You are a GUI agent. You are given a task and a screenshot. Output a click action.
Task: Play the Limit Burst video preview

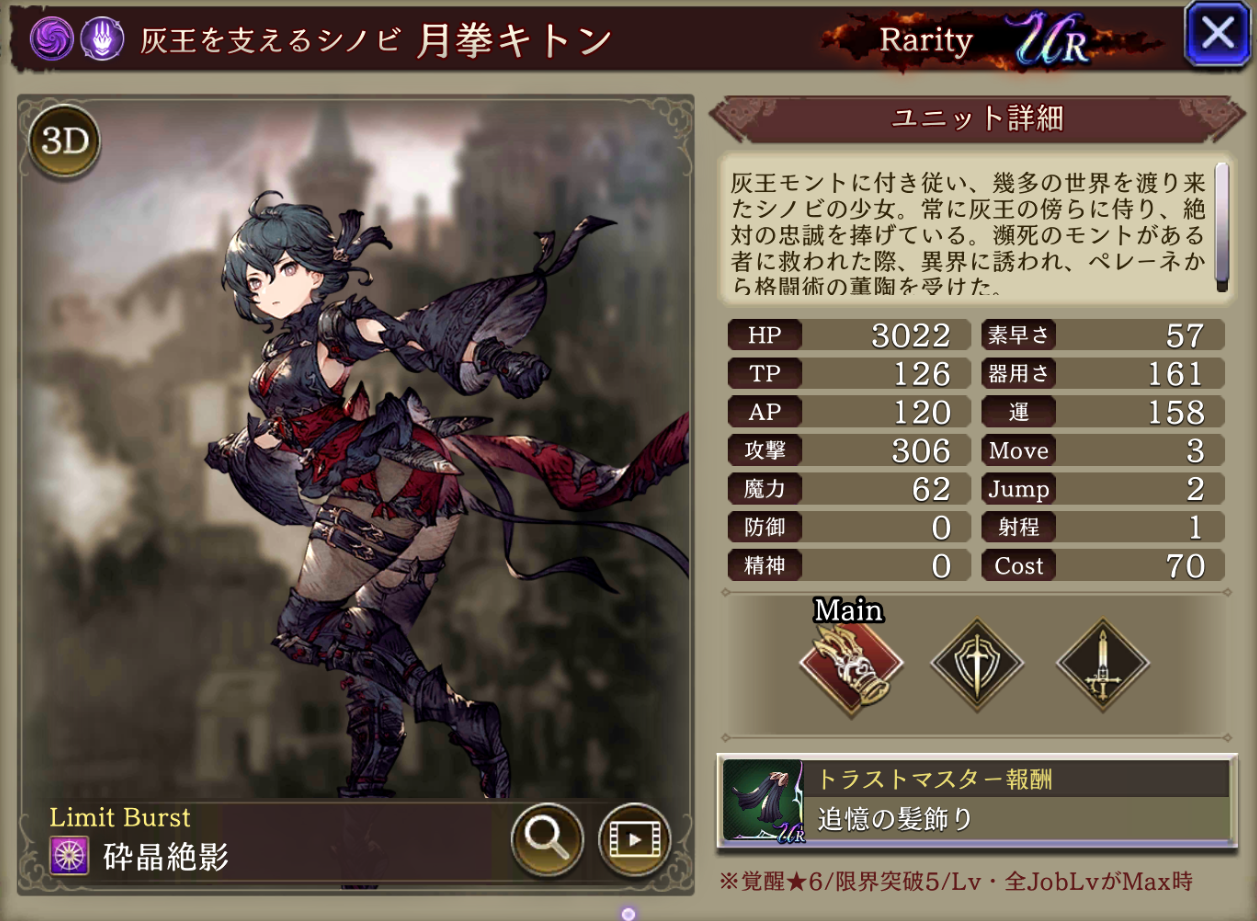(x=634, y=839)
